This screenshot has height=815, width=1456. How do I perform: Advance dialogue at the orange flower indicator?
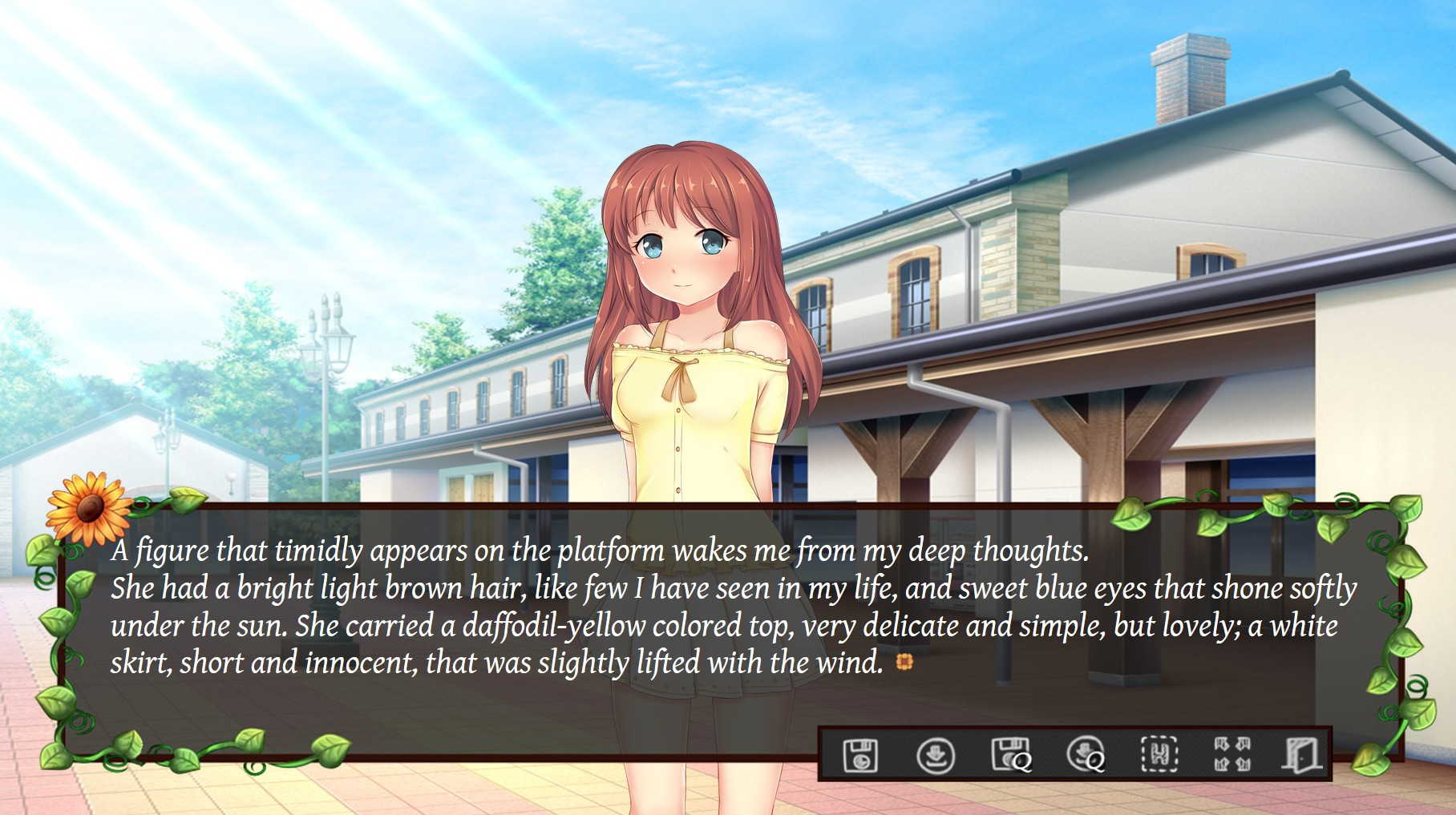coord(904,662)
